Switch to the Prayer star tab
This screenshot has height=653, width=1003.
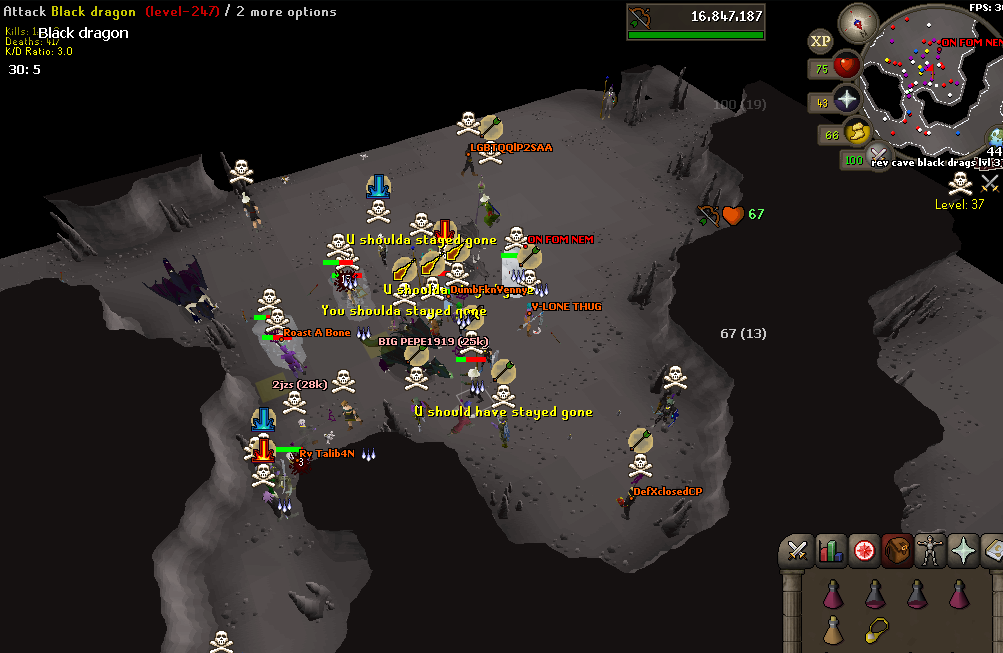pos(963,550)
